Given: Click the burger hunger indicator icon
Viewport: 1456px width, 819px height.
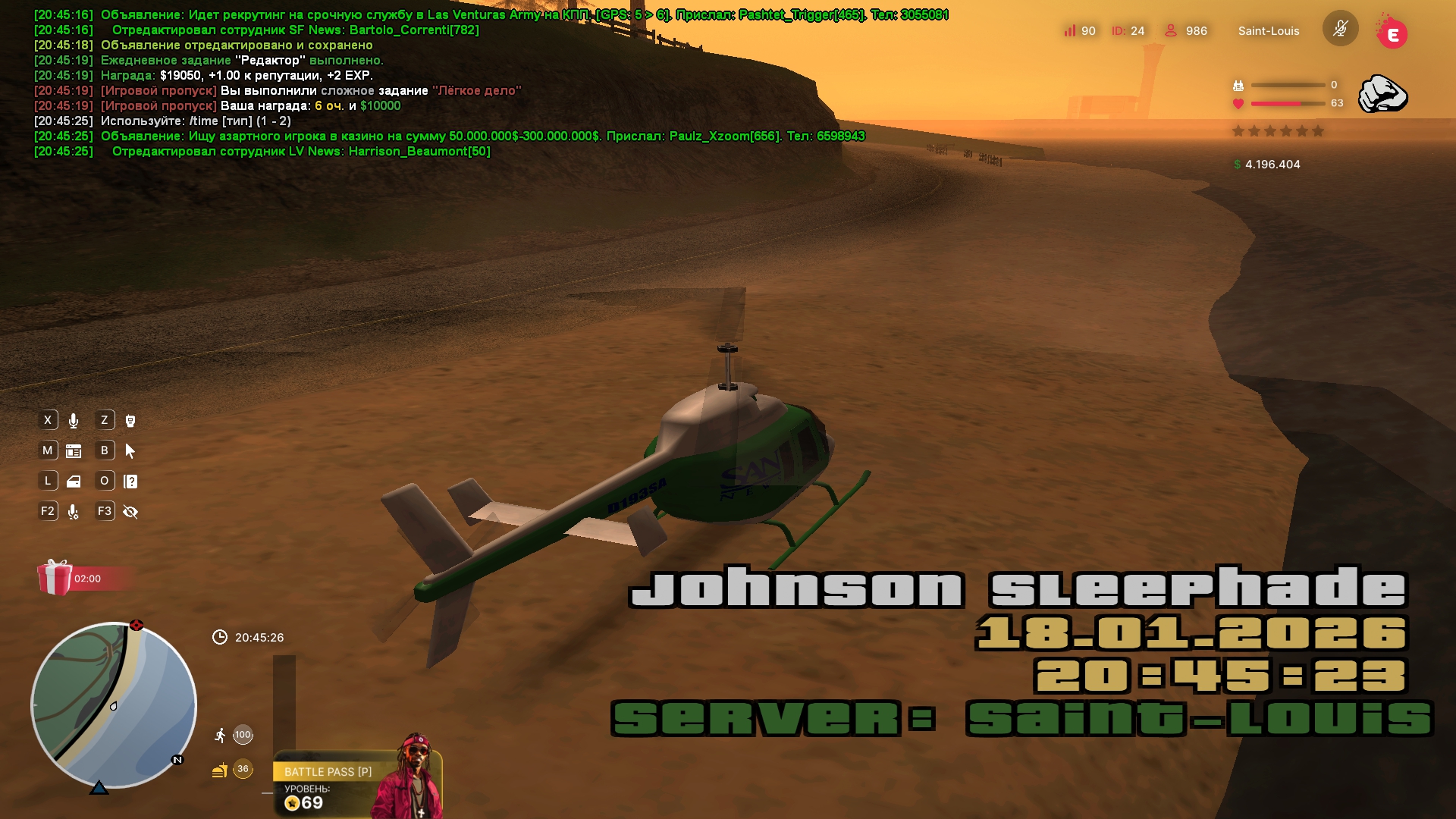Looking at the screenshot, I should 220,770.
